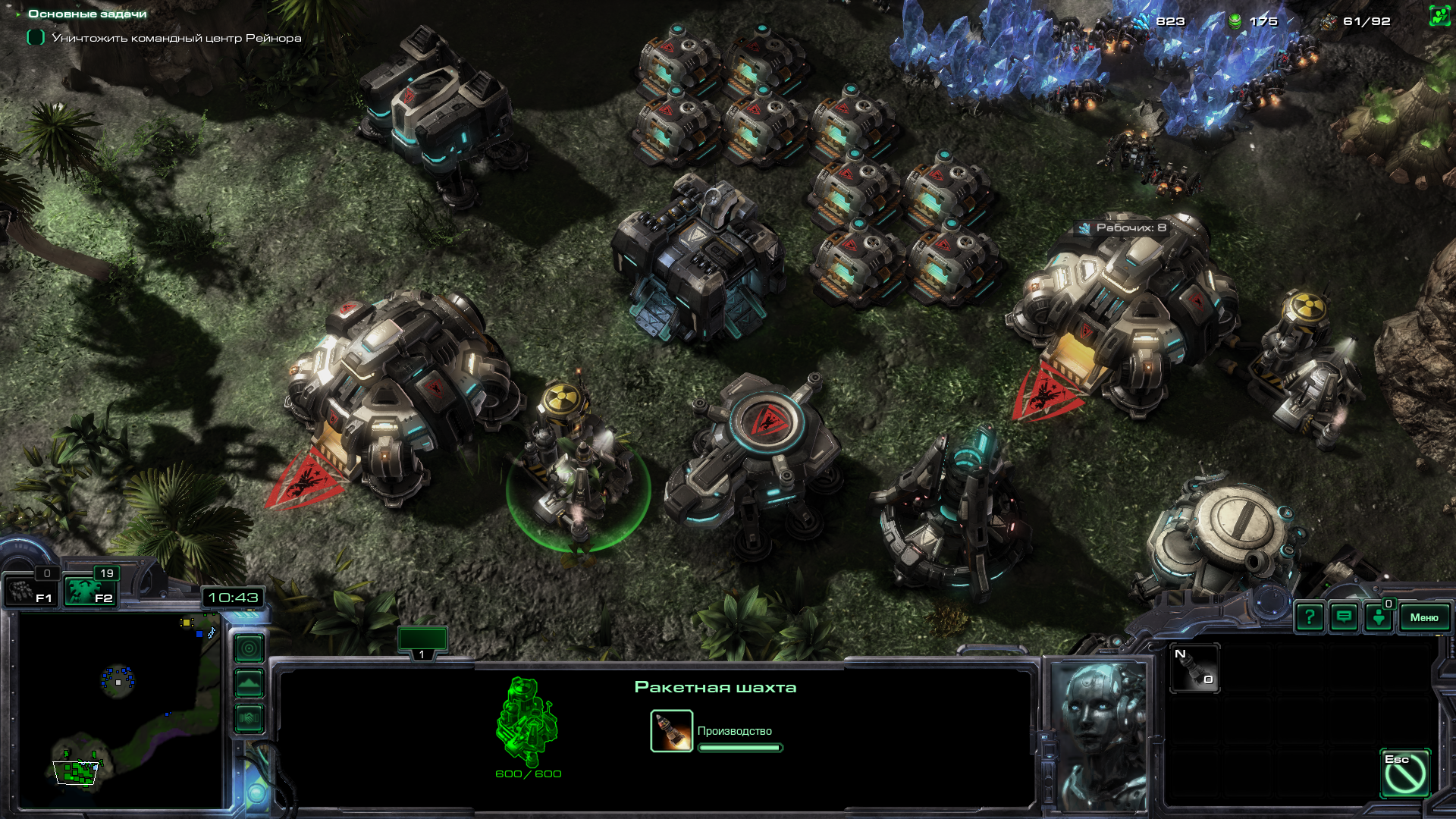Cancel production with the Esc cancel button
Screen dimensions: 1456x819
1405,773
